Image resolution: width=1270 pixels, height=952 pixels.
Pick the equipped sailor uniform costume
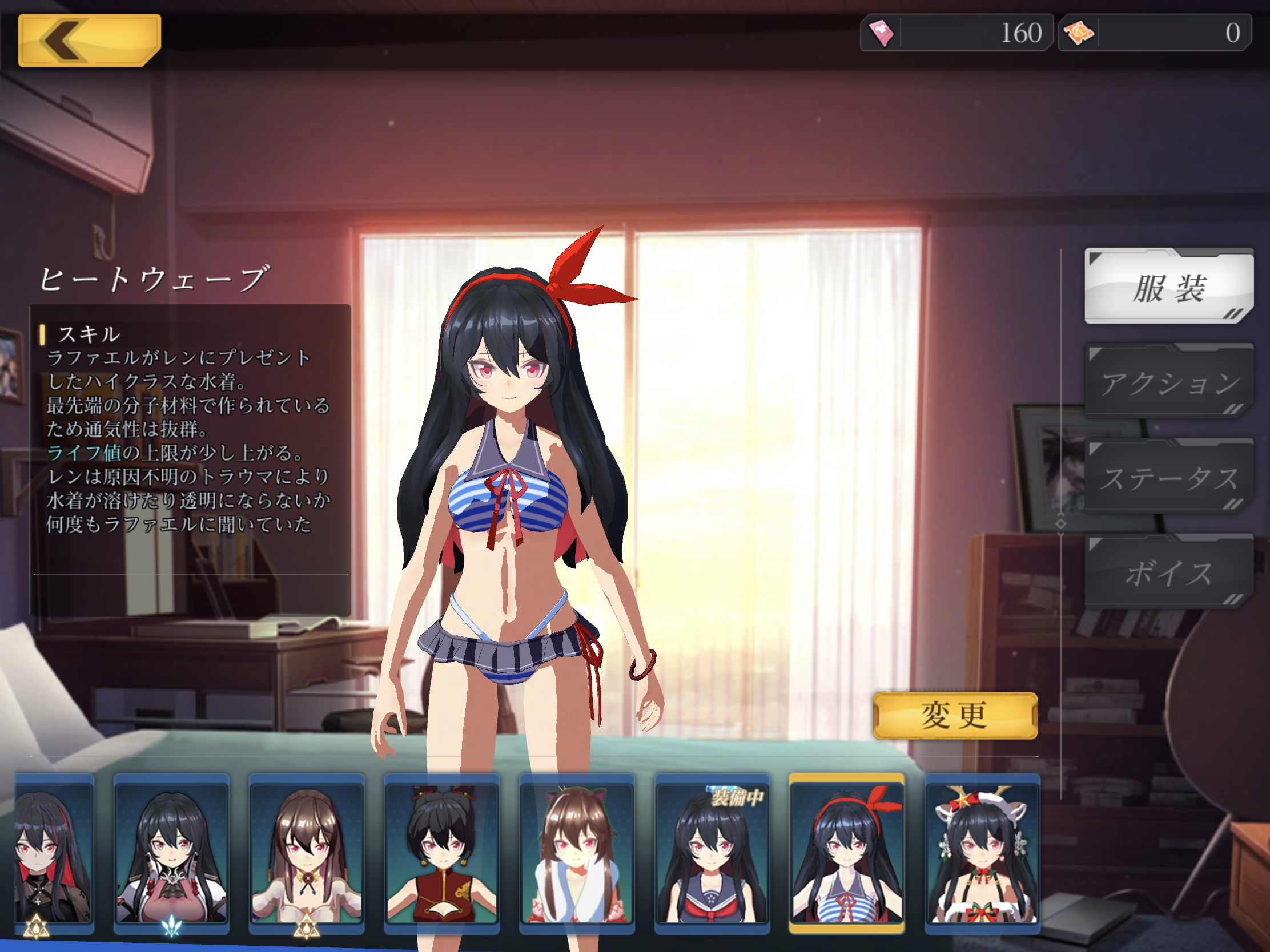(712, 853)
